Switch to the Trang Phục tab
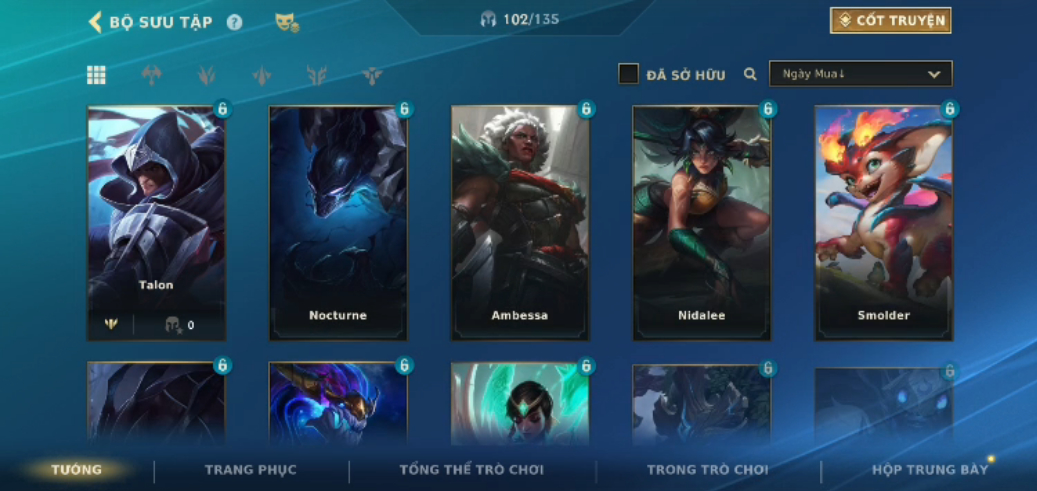 click(251, 470)
